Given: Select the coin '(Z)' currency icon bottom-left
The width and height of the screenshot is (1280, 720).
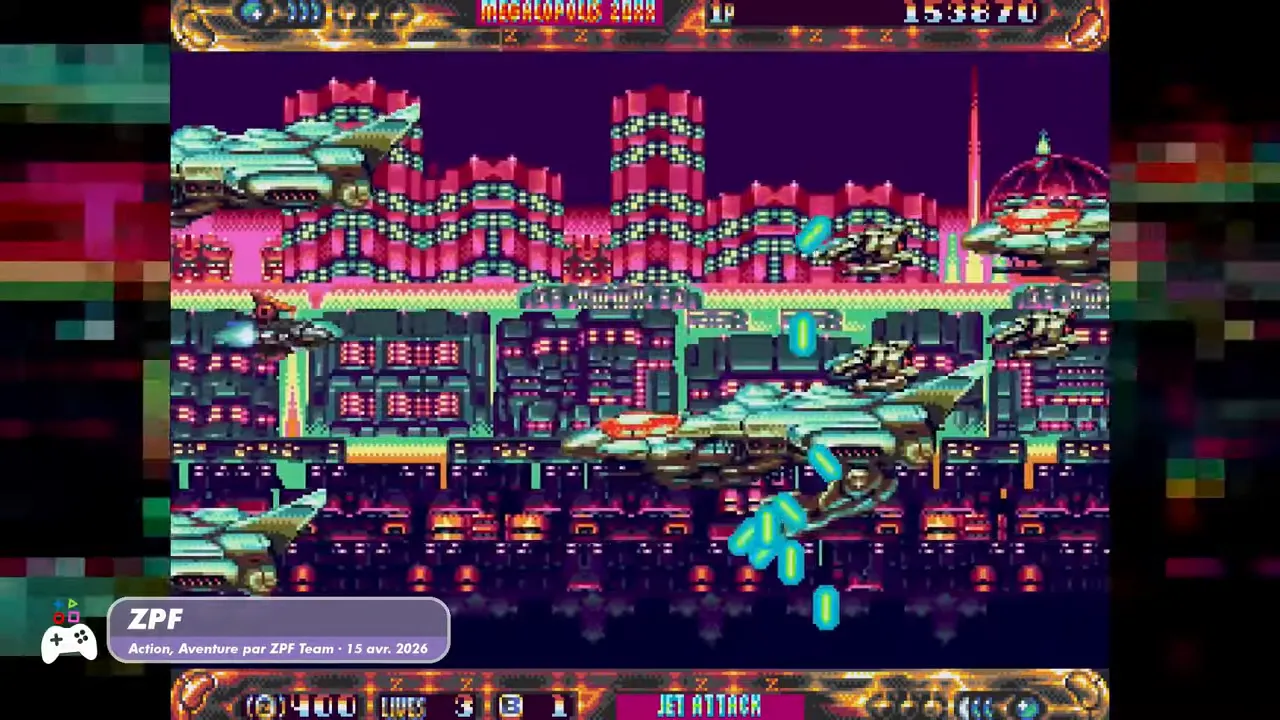Looking at the screenshot, I should coord(263,705).
